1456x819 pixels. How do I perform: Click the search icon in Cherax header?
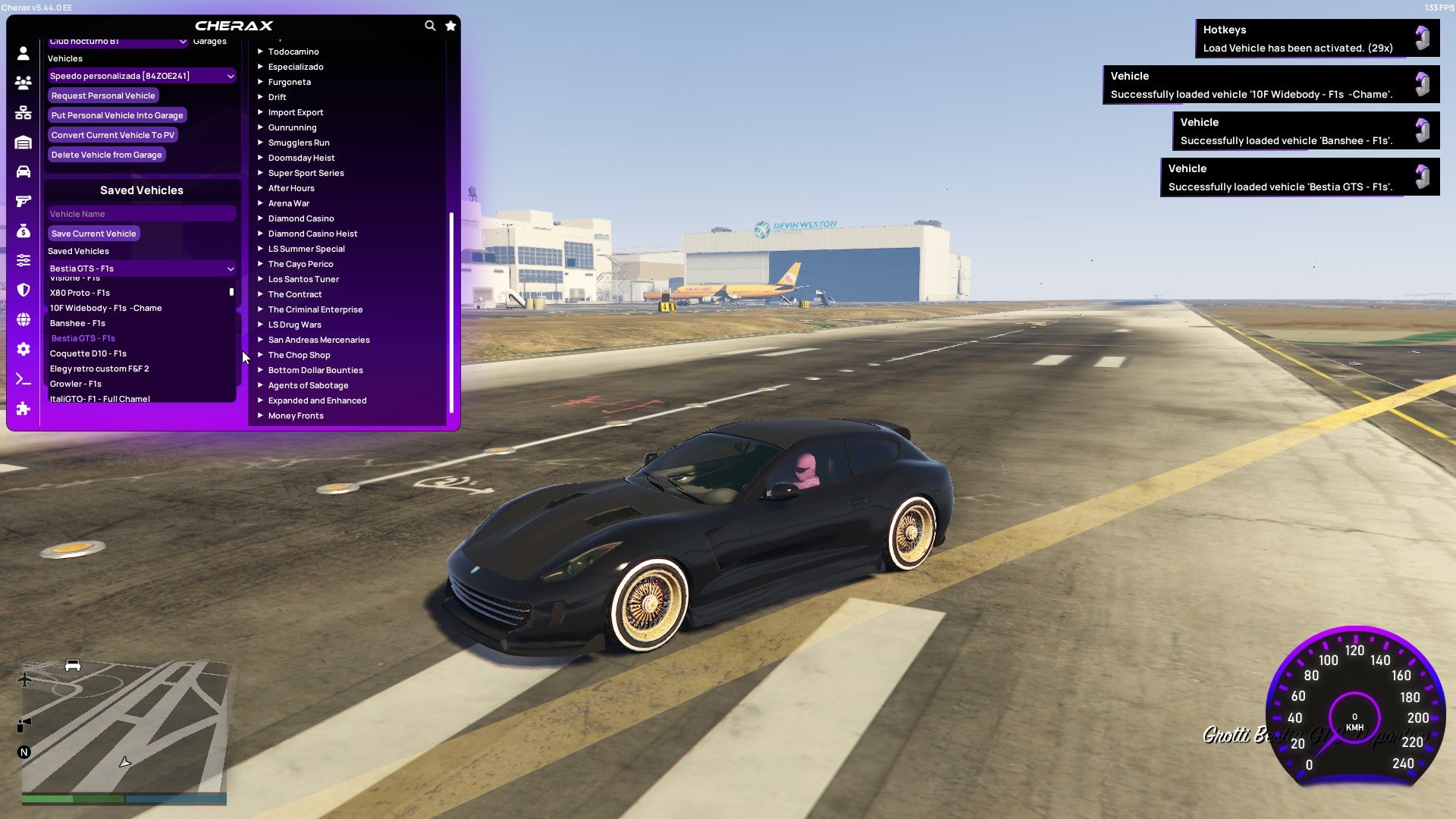[430, 25]
